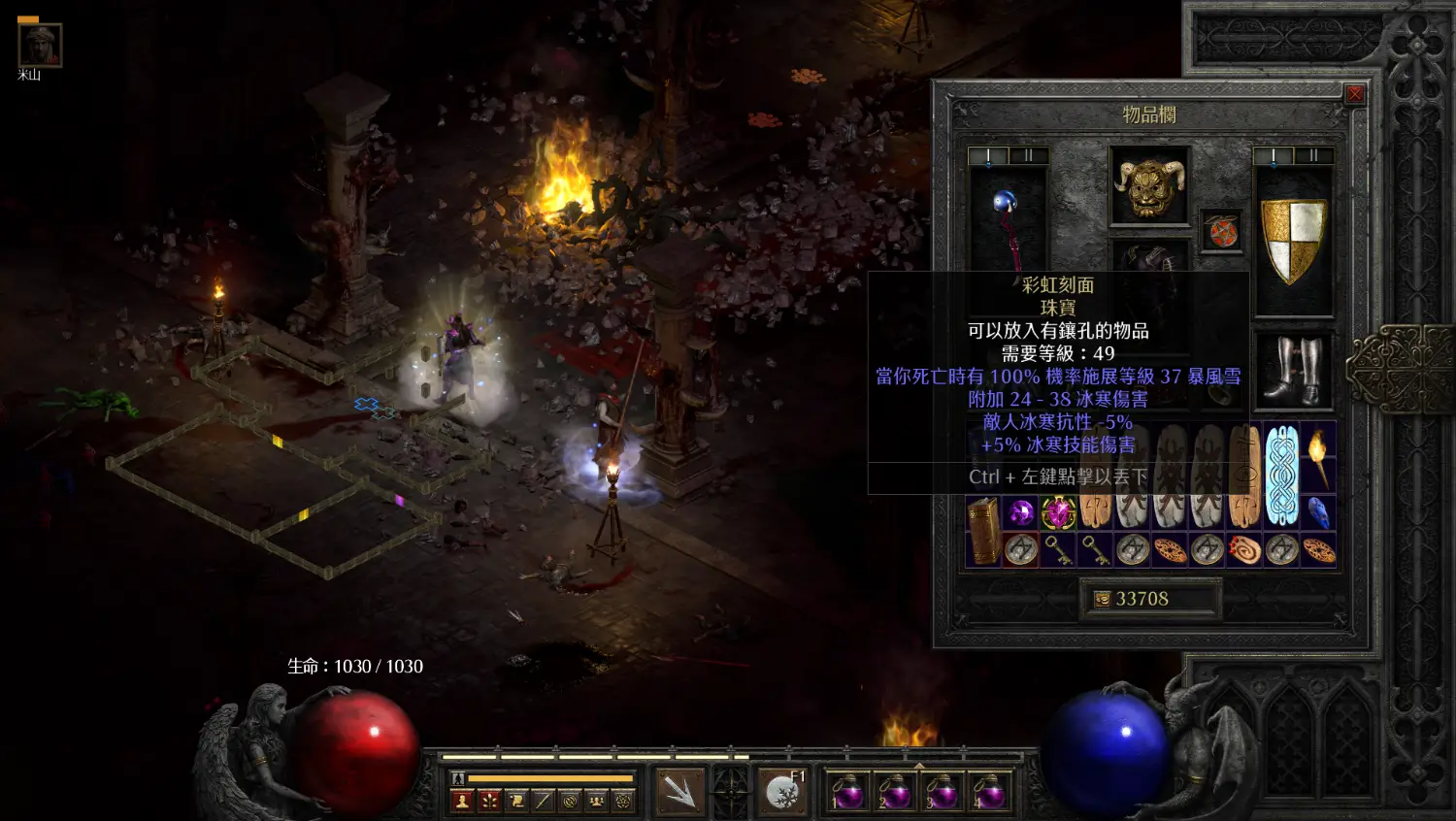Open the party button with two figures

point(596,801)
